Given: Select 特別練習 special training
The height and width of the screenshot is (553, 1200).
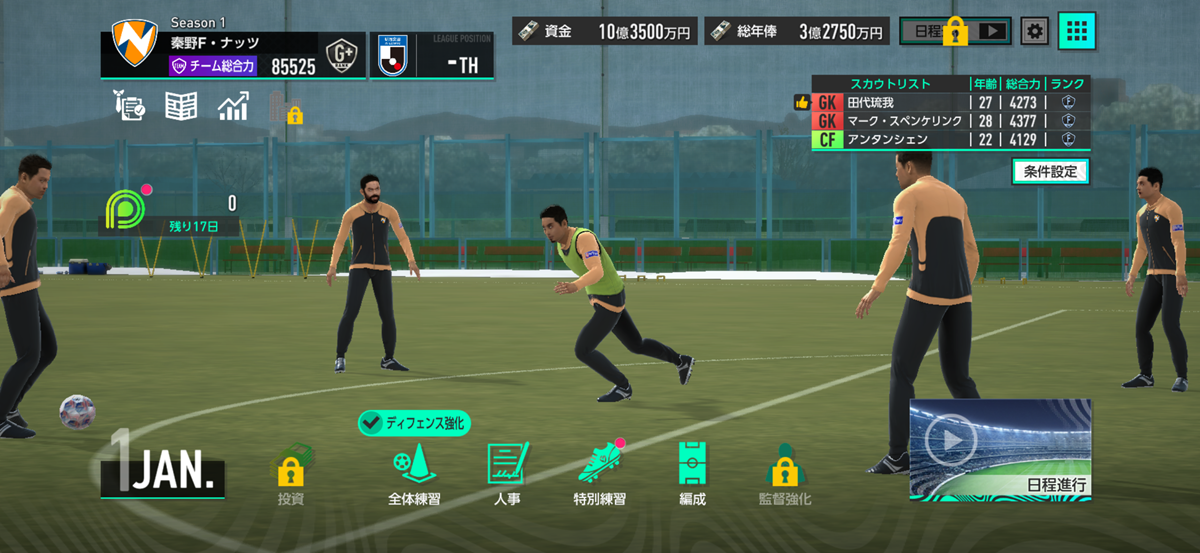Looking at the screenshot, I should [600, 472].
